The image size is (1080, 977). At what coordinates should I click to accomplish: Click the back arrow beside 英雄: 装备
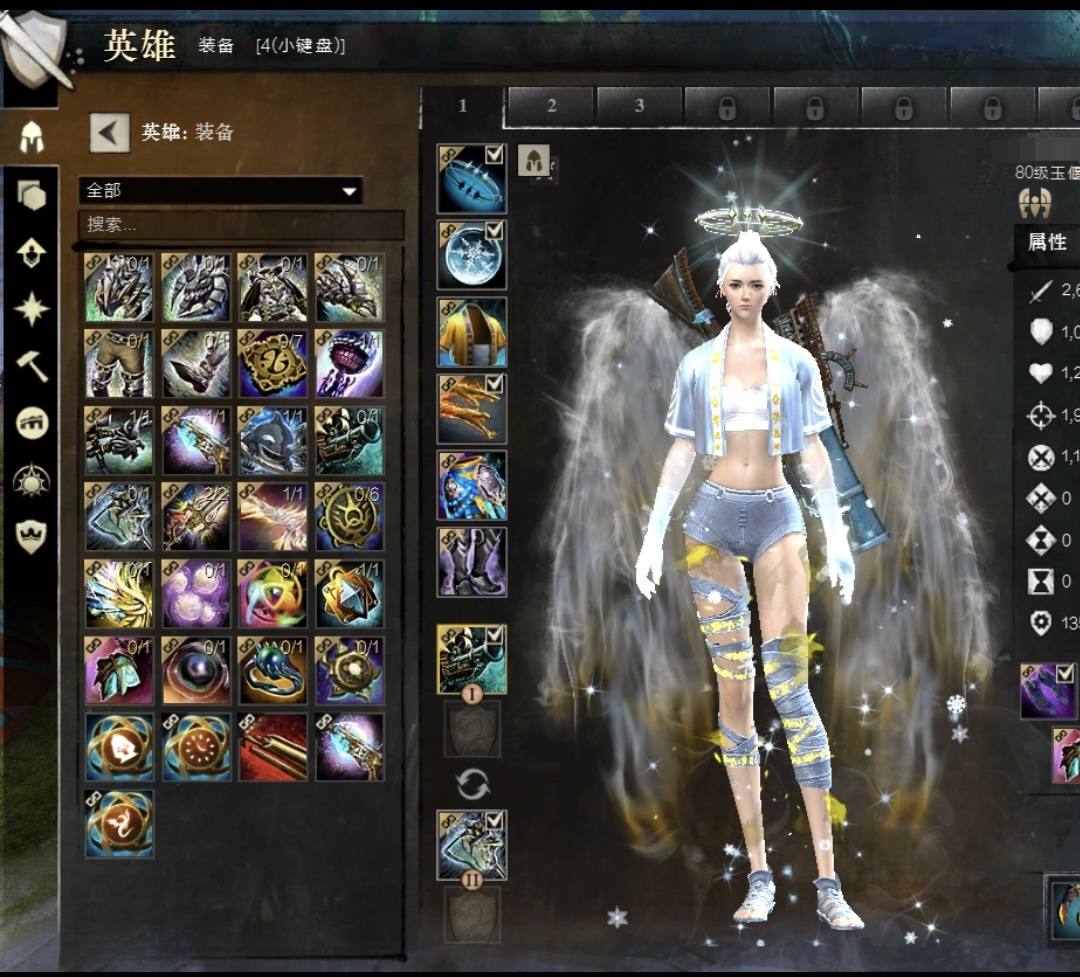pyautogui.click(x=110, y=132)
